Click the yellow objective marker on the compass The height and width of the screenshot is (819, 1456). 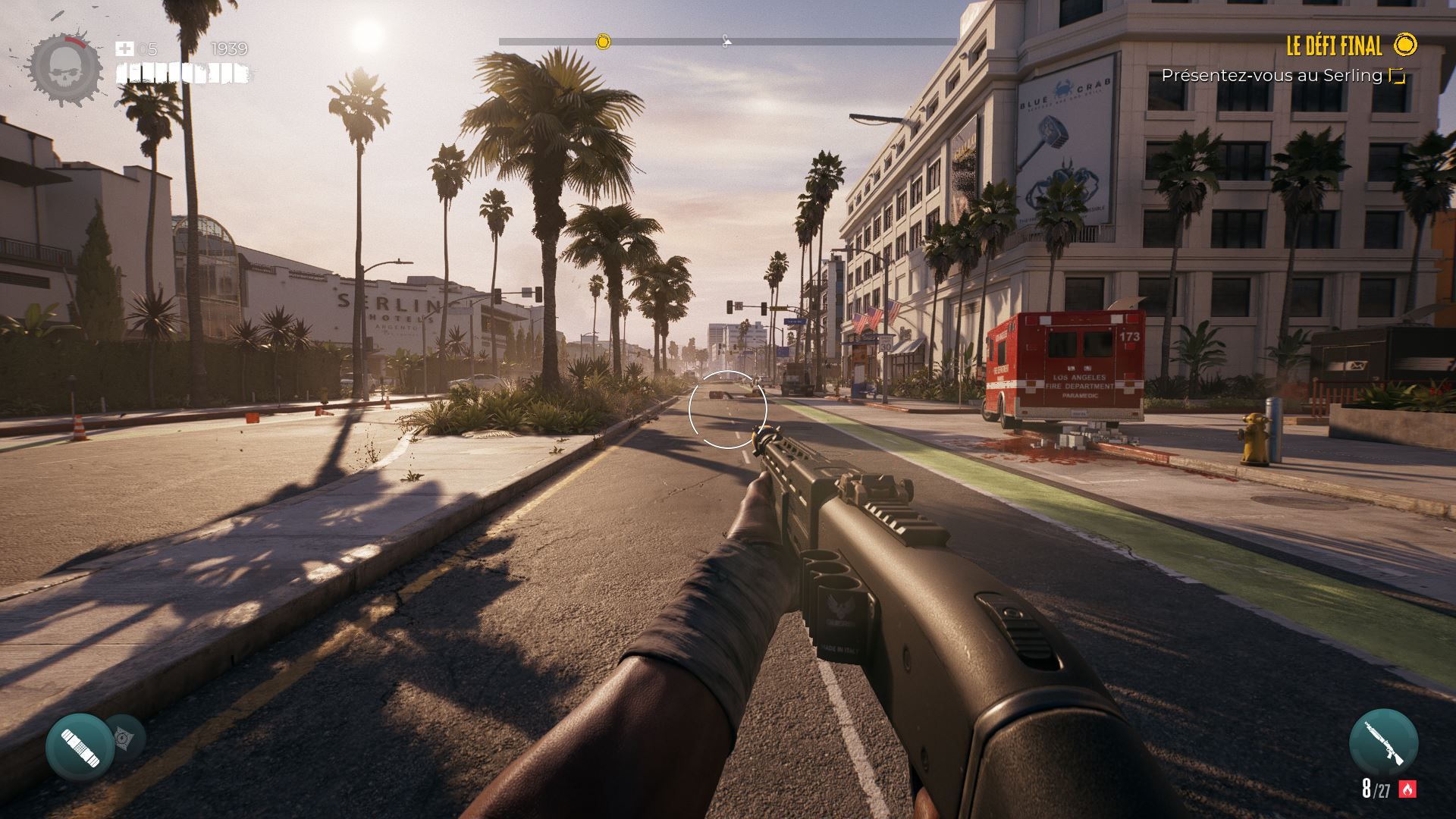click(603, 42)
